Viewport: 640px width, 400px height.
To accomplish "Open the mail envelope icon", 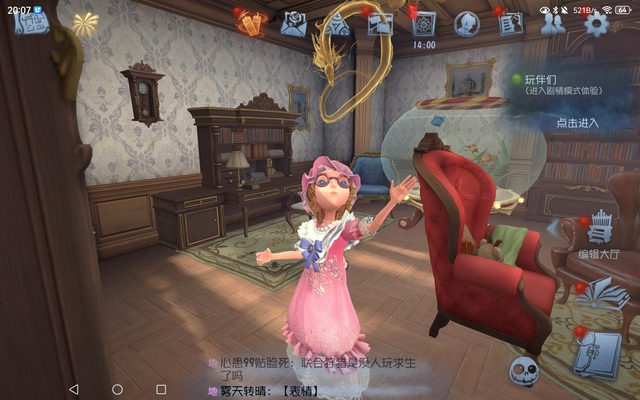I will click(293, 23).
